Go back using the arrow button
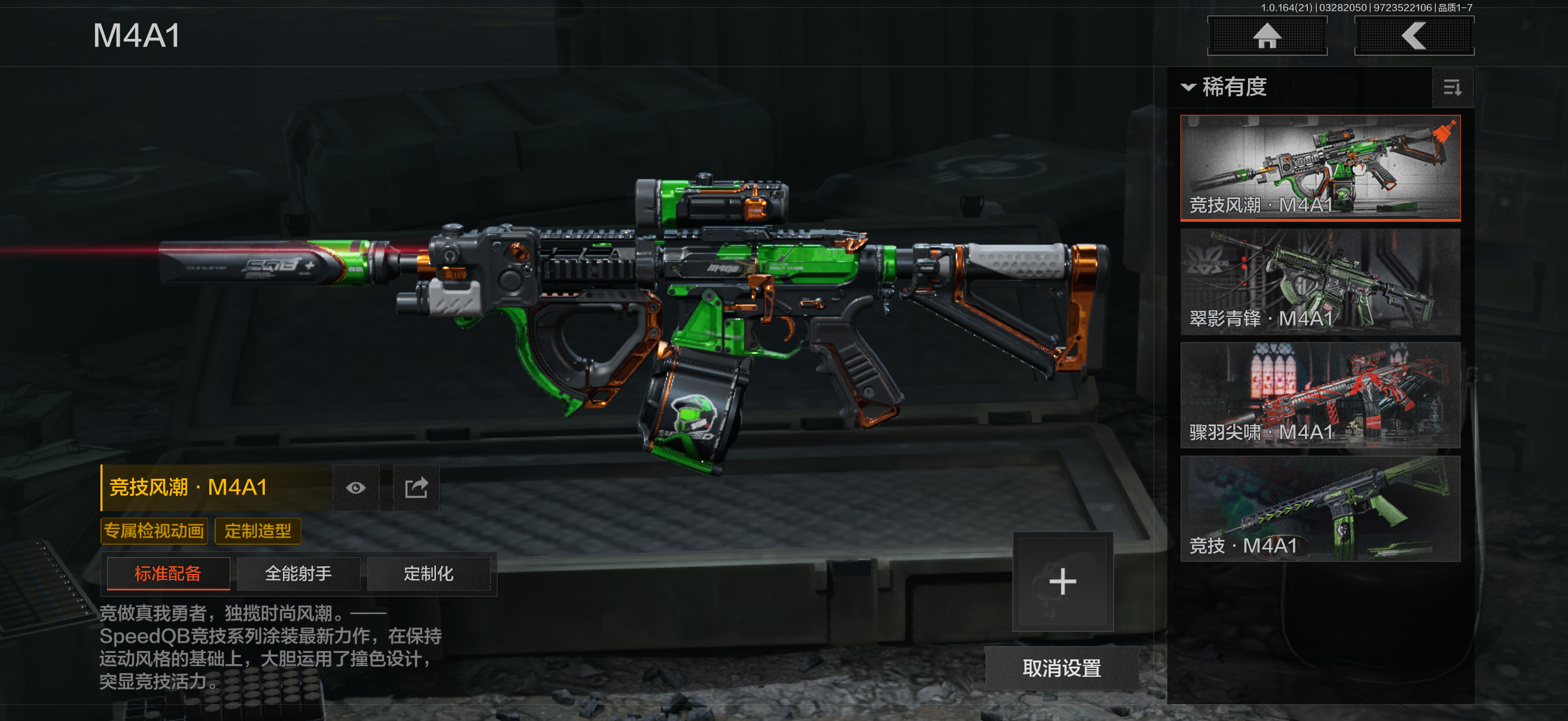 1413,36
